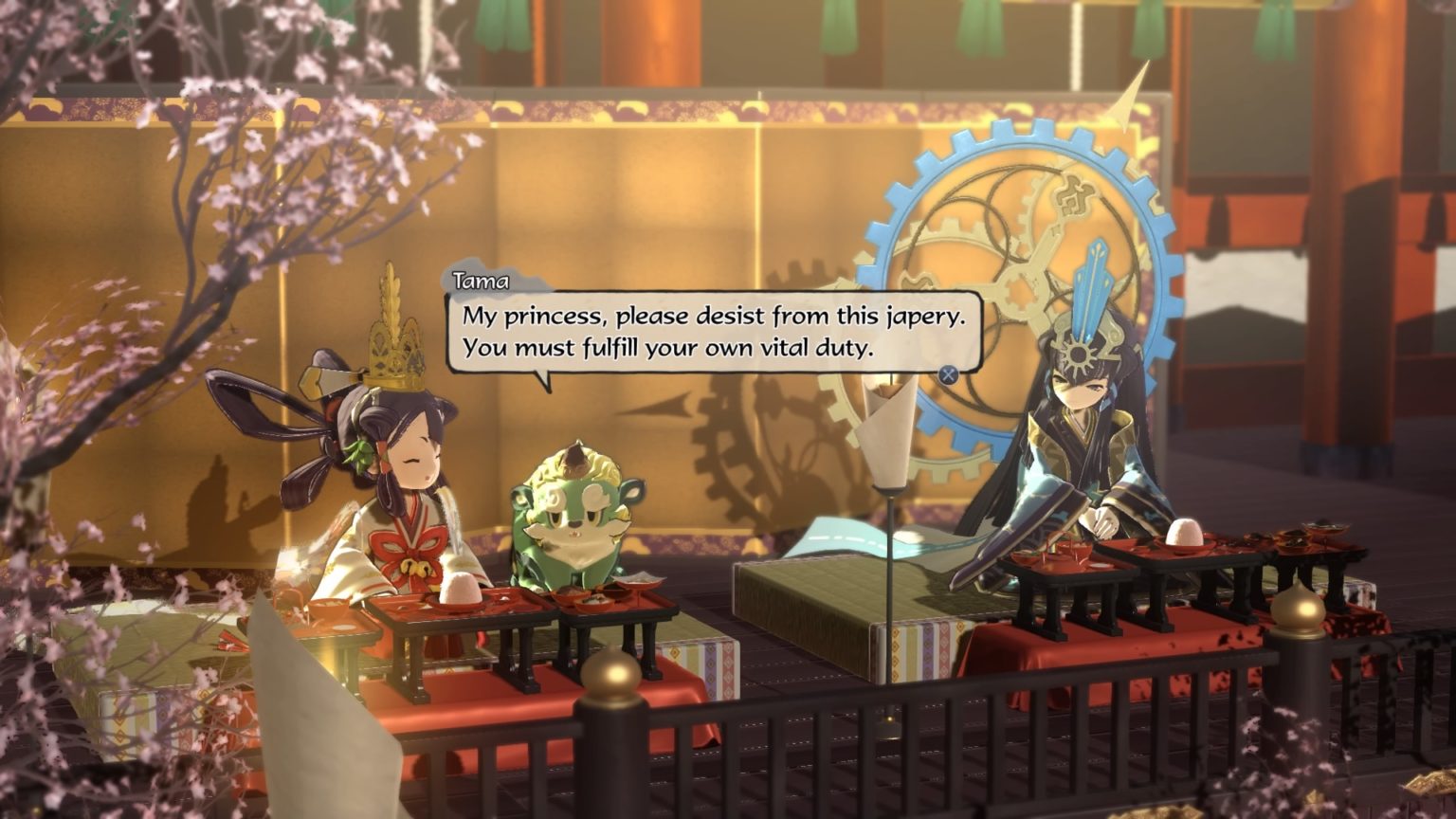This screenshot has height=819, width=1456.
Task: Click the Tama speaker name tag
Action: point(482,282)
